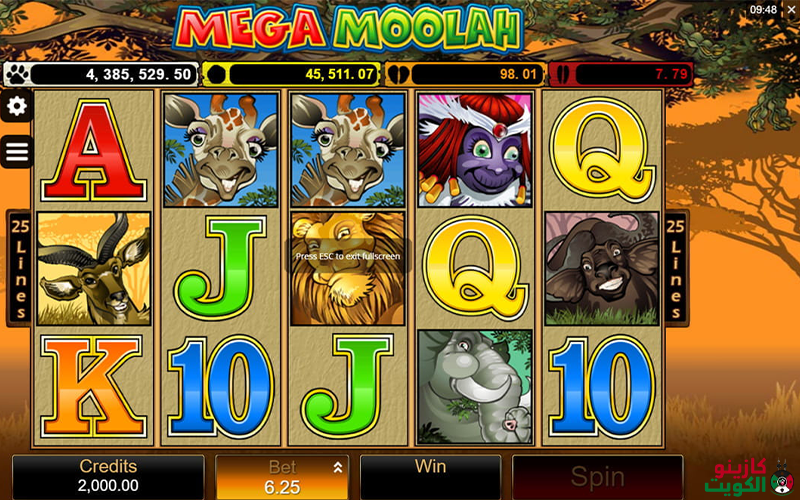
Task: Hit the Spin button
Action: coord(597,477)
